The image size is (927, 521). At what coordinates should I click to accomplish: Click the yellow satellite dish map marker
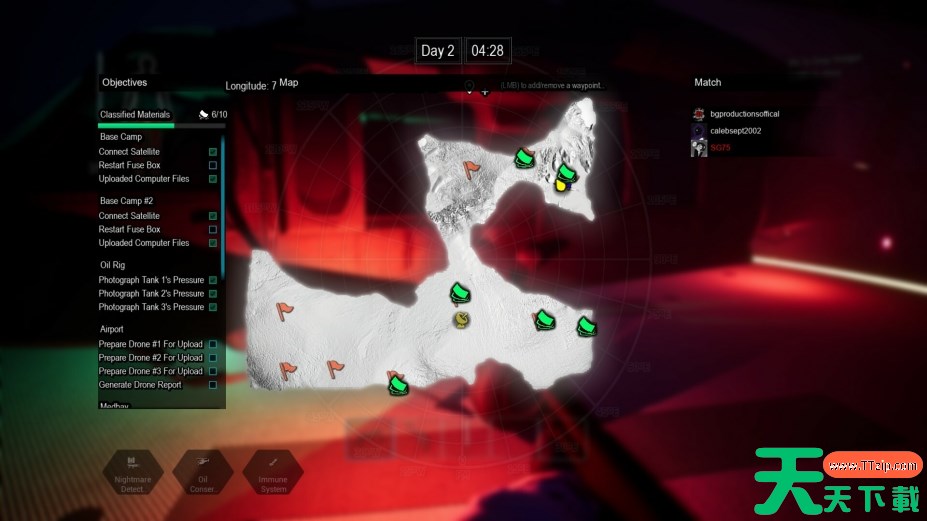(461, 319)
